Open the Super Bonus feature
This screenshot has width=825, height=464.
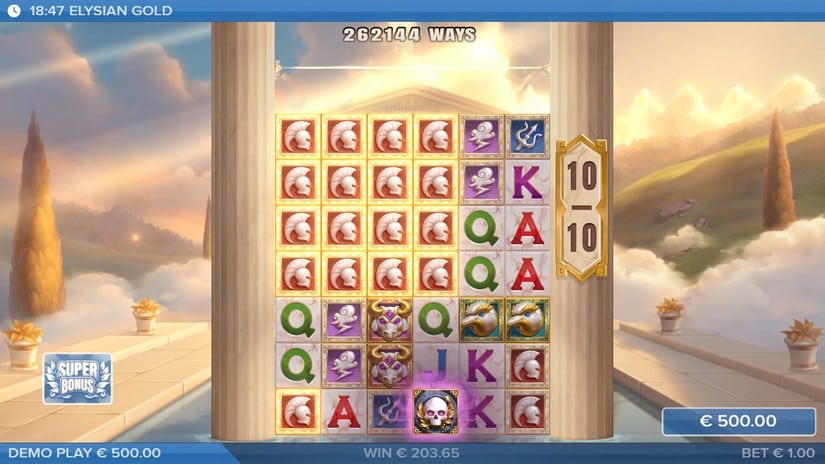click(x=77, y=378)
